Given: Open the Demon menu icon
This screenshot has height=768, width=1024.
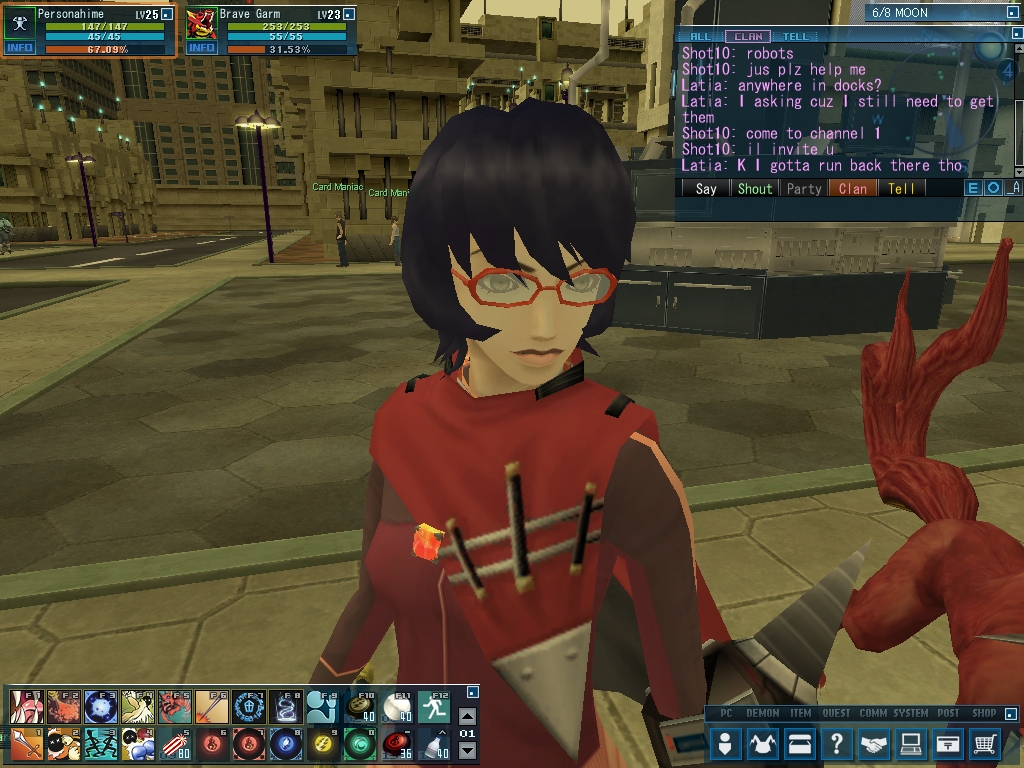Looking at the screenshot, I should [x=763, y=744].
